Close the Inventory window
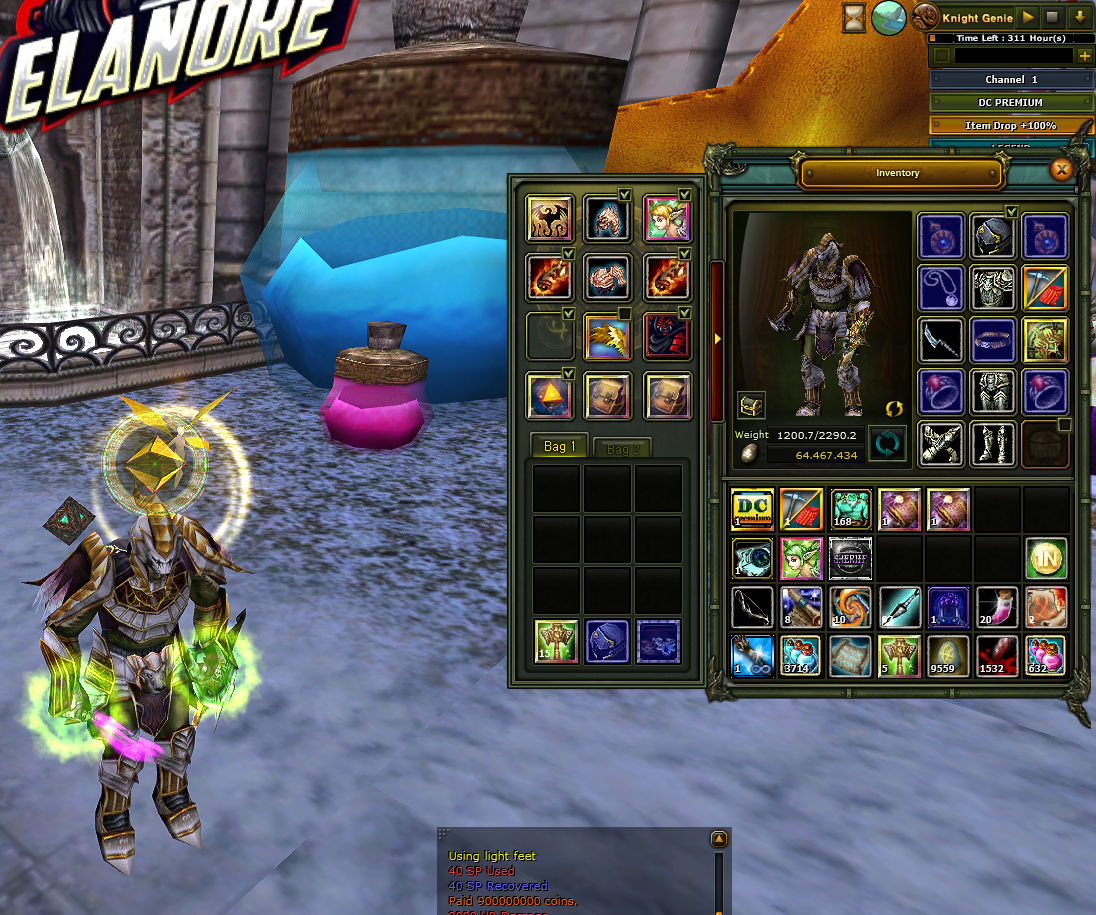The width and height of the screenshot is (1096, 915). coord(1061,171)
